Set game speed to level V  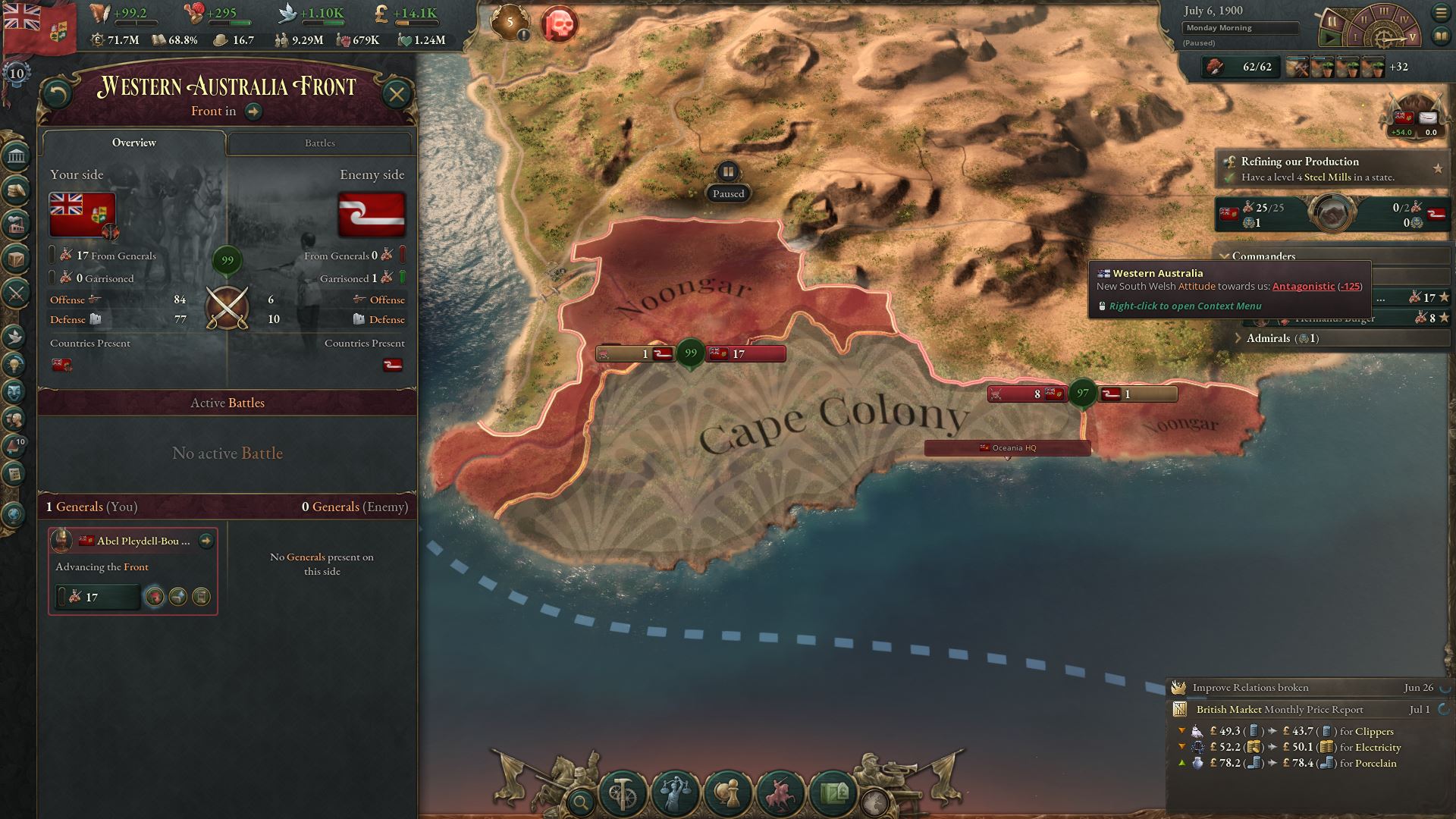pyautogui.click(x=1412, y=37)
